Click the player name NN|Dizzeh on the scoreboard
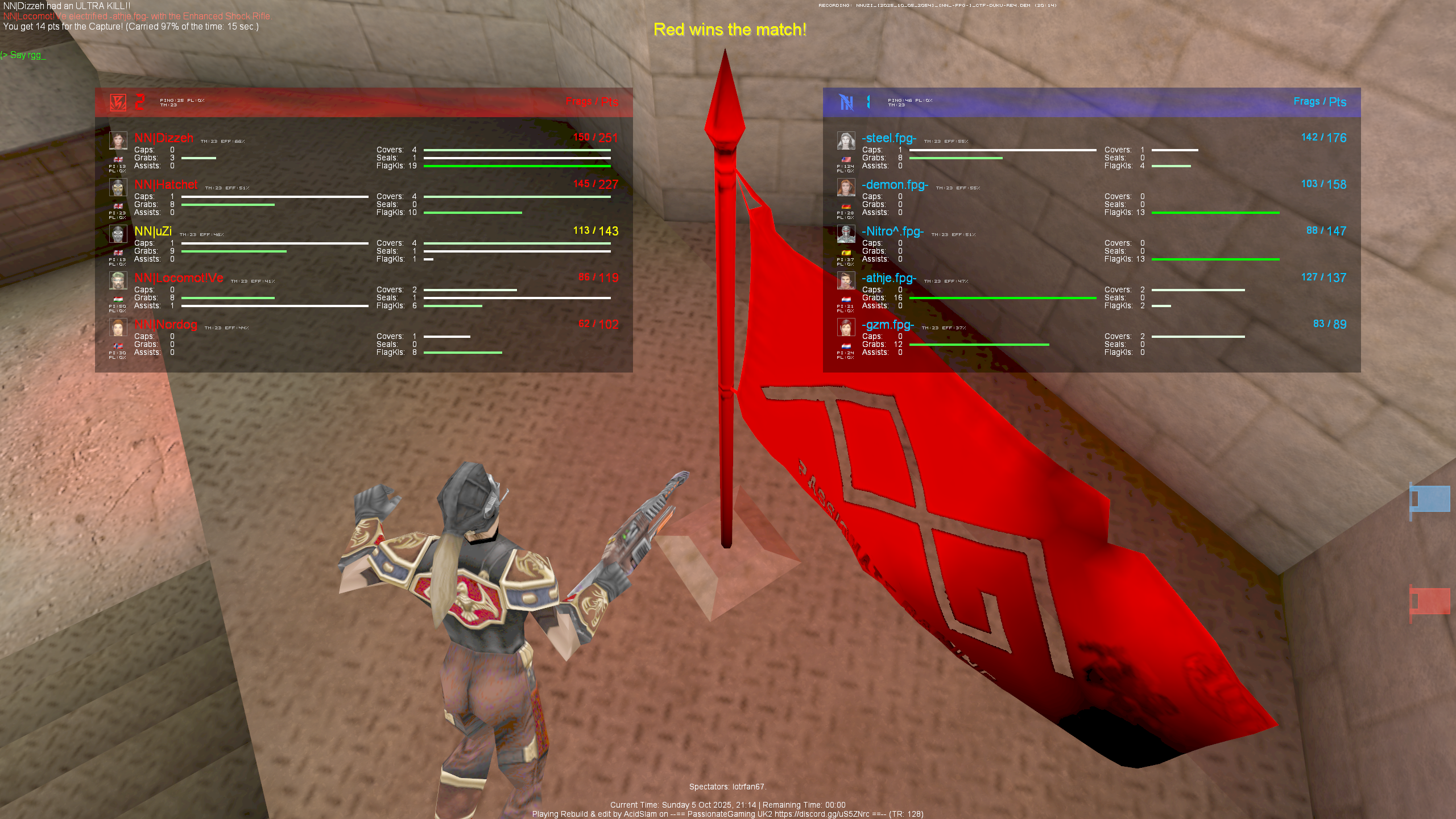Image resolution: width=1456 pixels, height=819 pixels. tap(163, 138)
